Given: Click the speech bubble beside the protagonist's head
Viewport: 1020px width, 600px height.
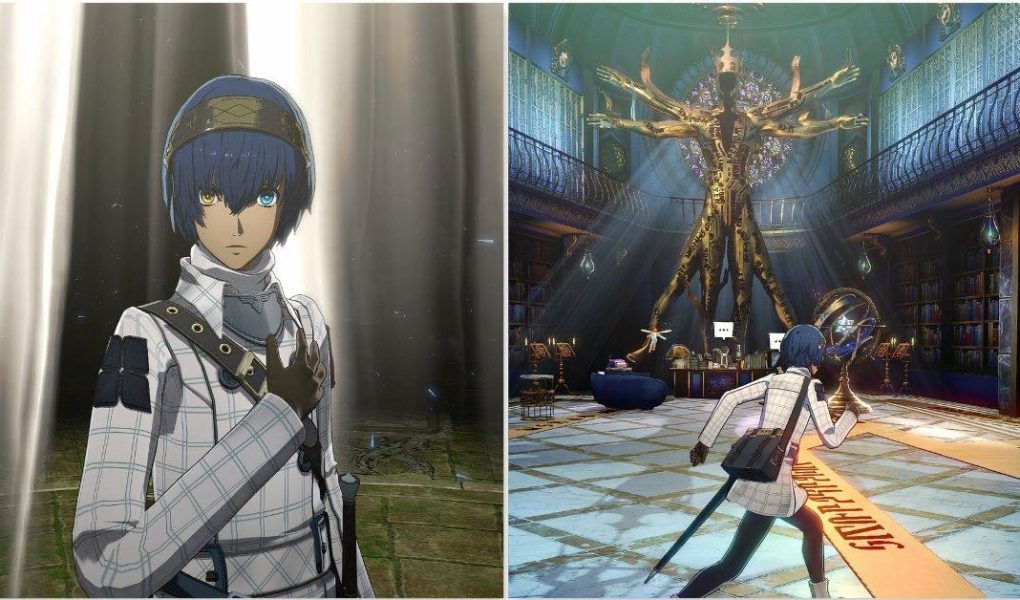Looking at the screenshot, I should tap(776, 339).
